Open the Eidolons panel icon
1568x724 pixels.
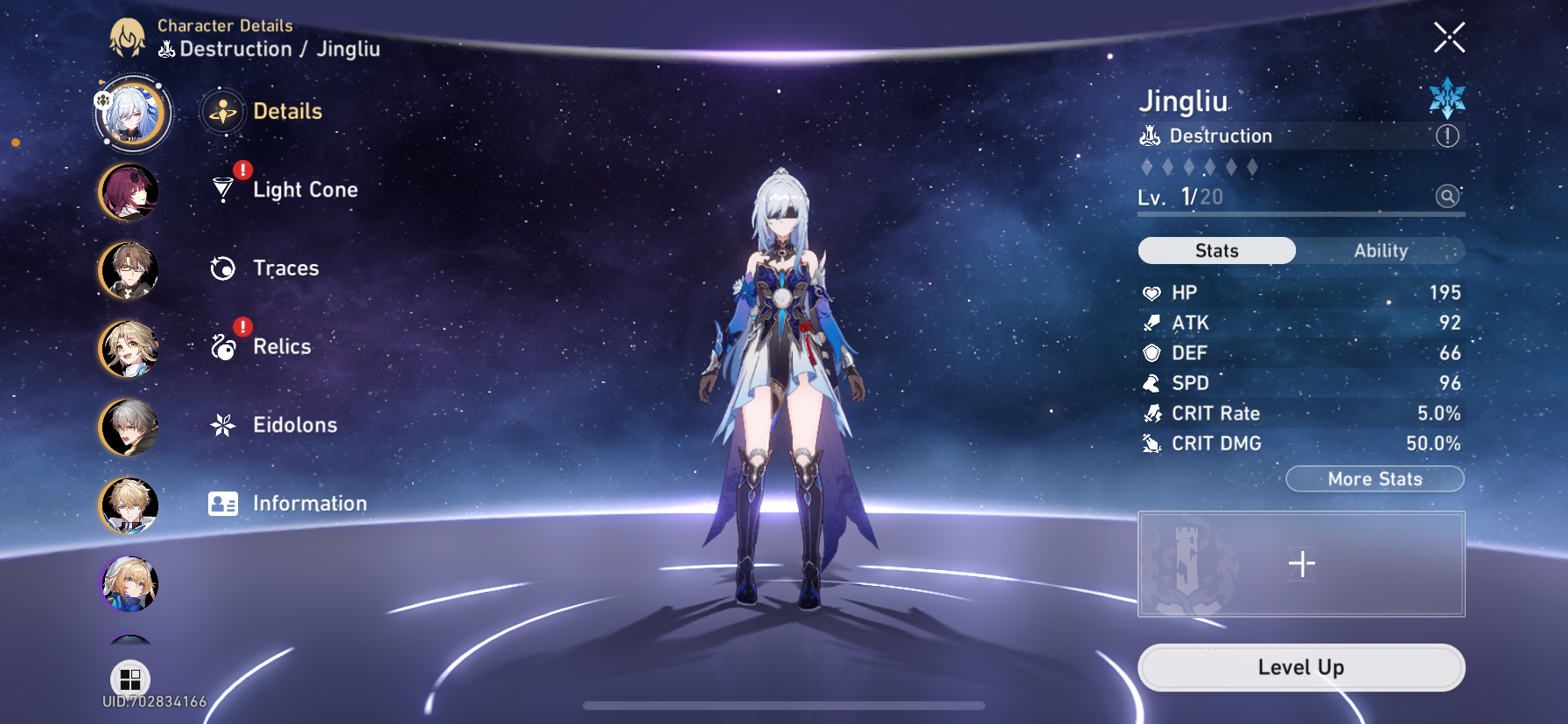pyautogui.click(x=223, y=425)
